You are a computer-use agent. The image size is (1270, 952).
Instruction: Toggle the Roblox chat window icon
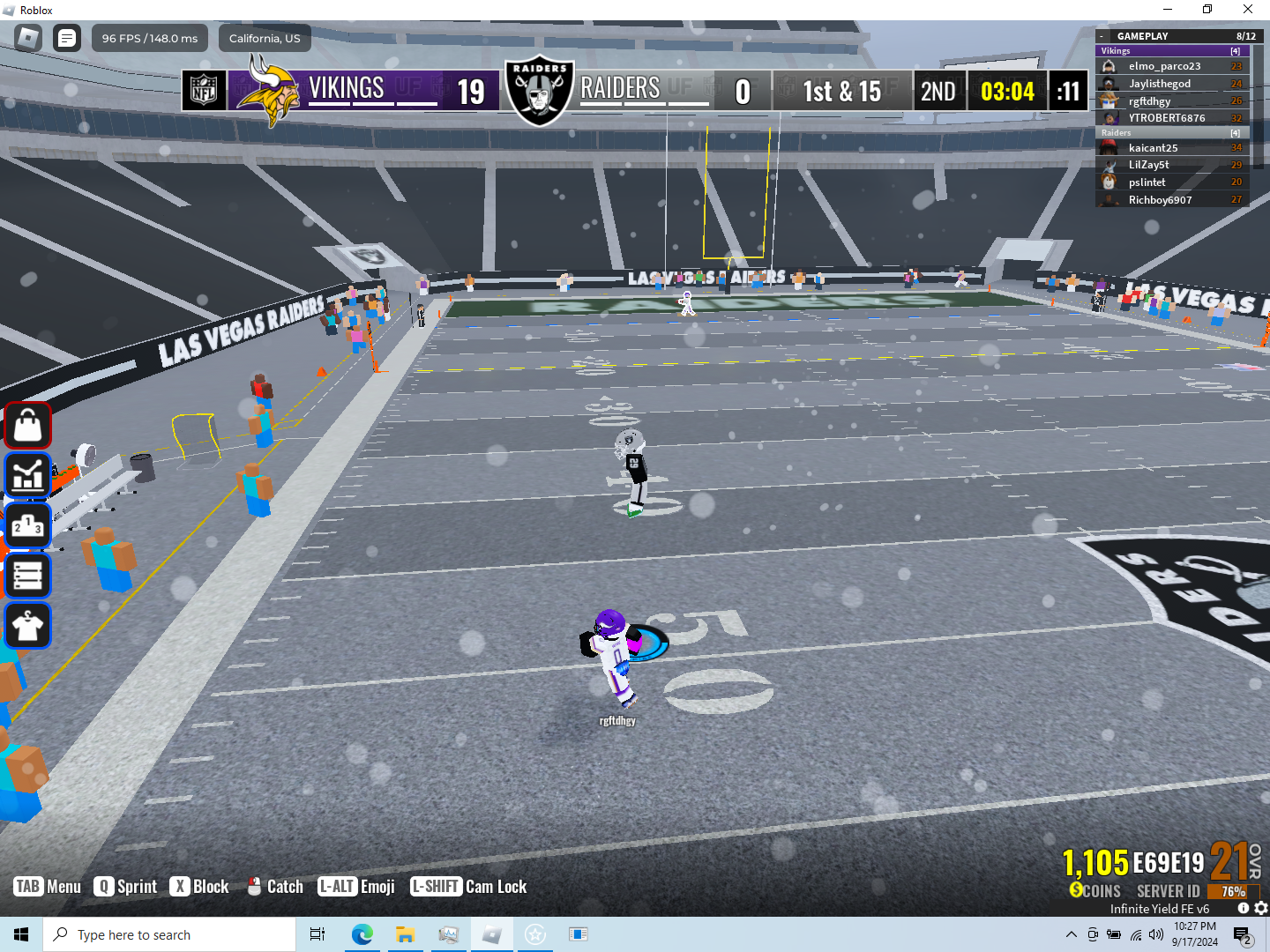coord(67,38)
